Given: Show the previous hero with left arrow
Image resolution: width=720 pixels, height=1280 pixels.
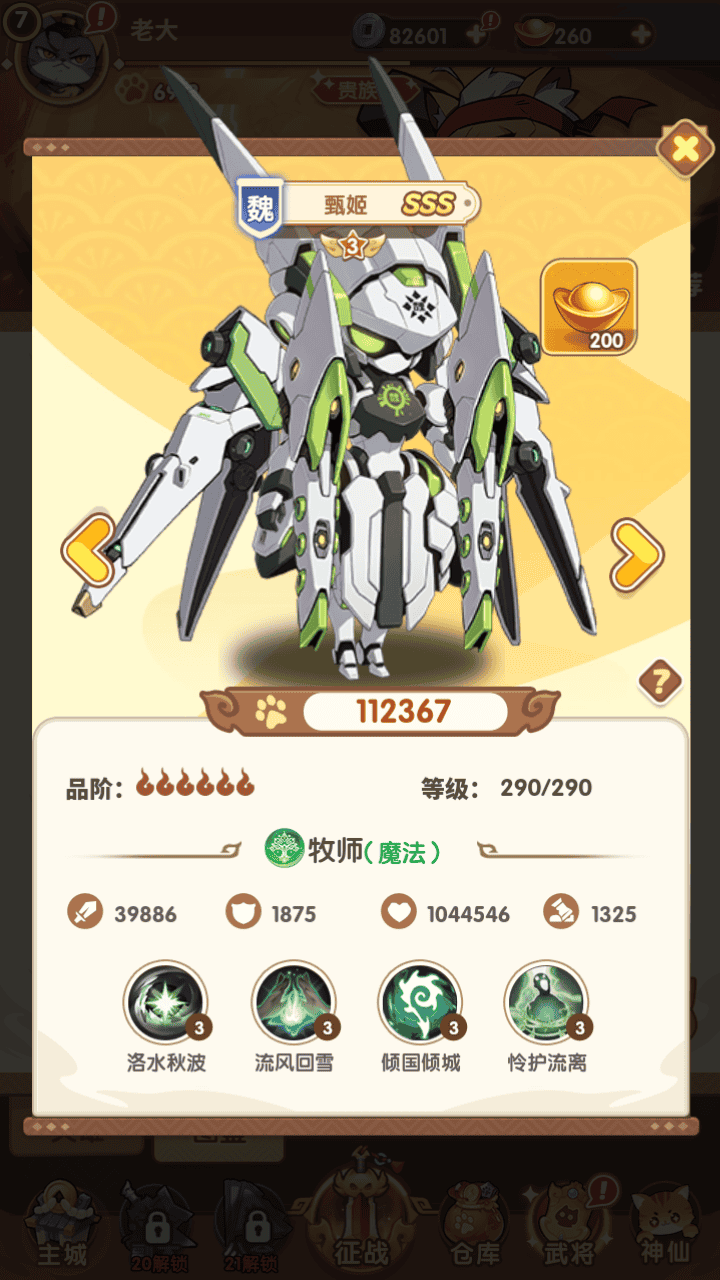Looking at the screenshot, I should (89, 551).
